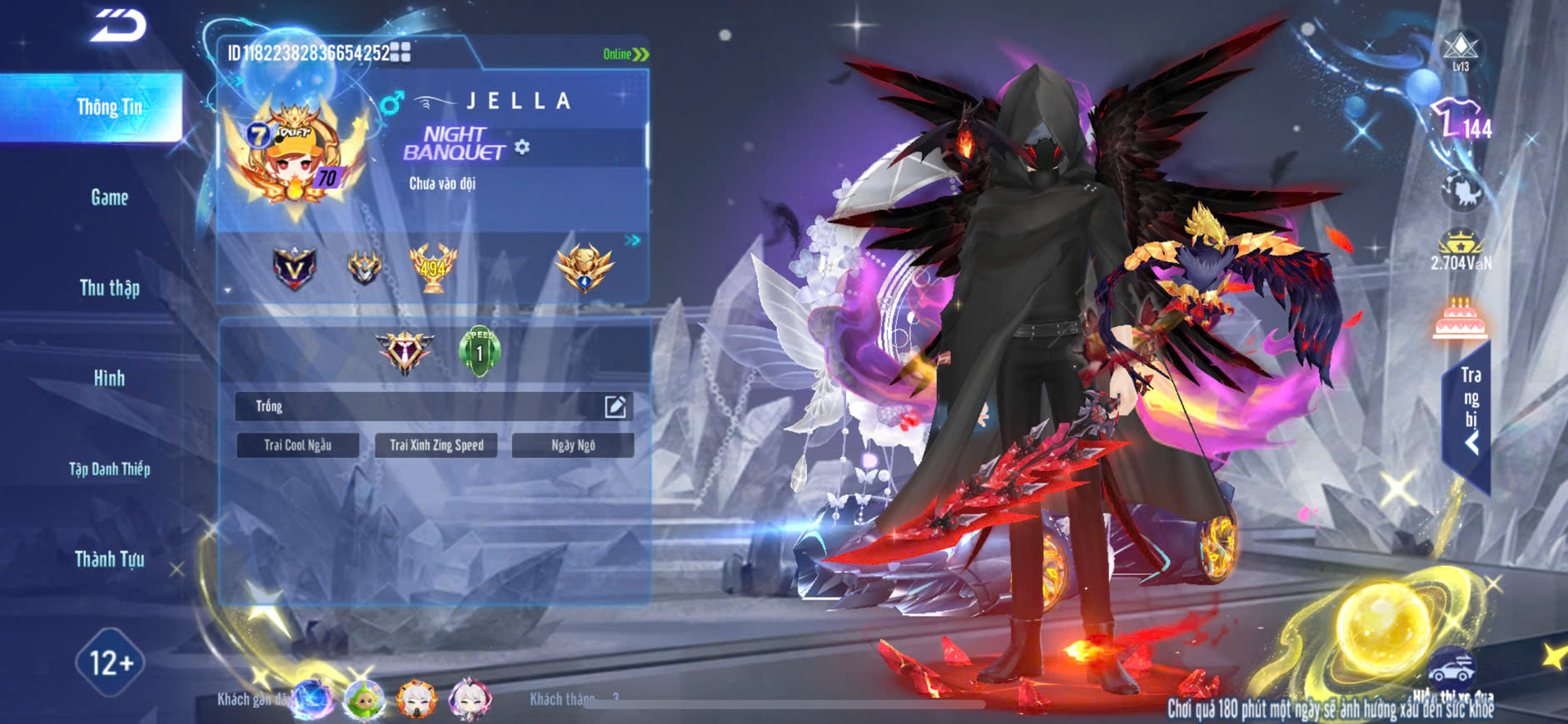1568x724 pixels.
Task: Show the Tập Danh Thiếp tab
Action: (109, 469)
